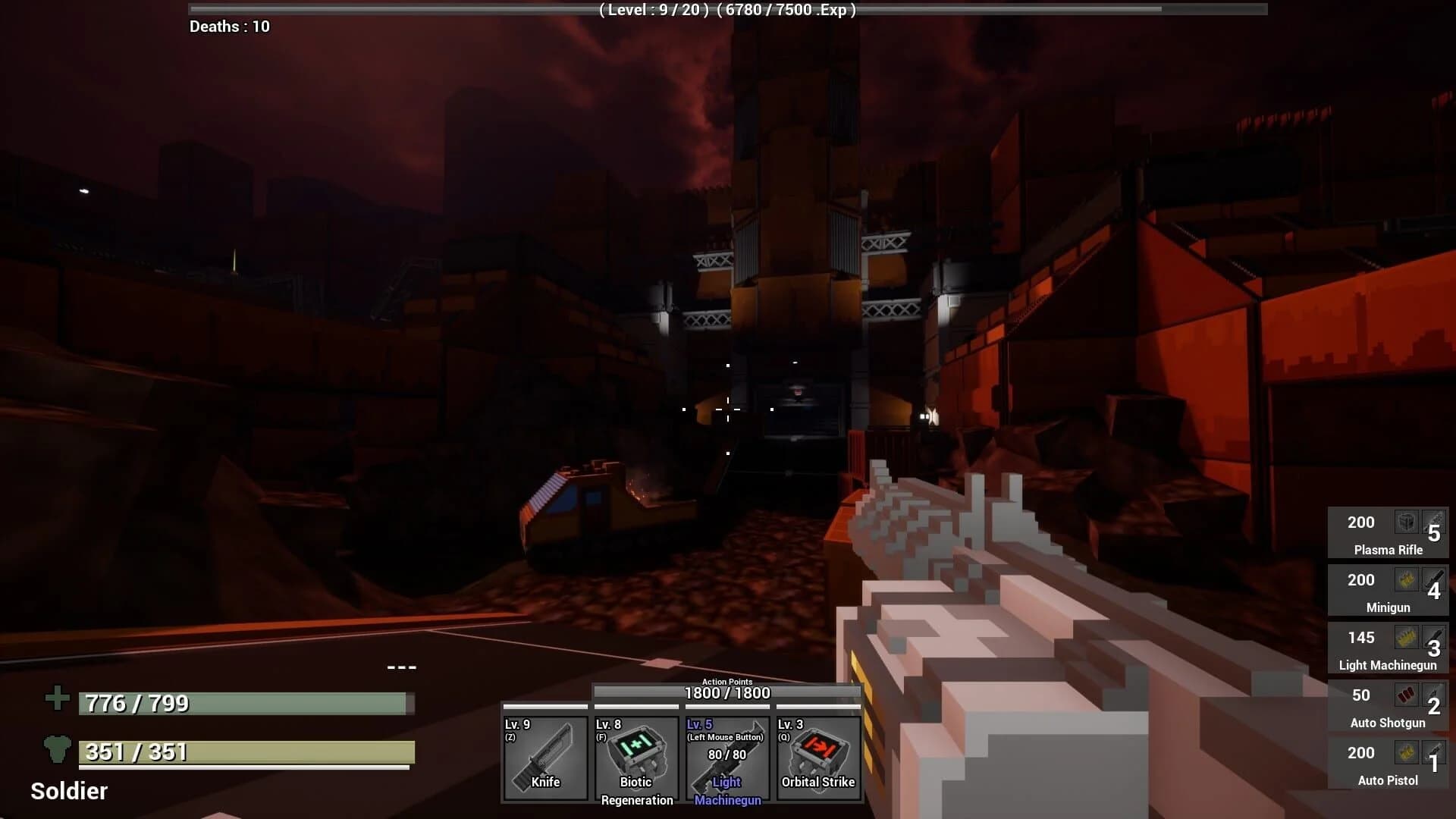
Task: Click the Soldier class label
Action: (67, 792)
